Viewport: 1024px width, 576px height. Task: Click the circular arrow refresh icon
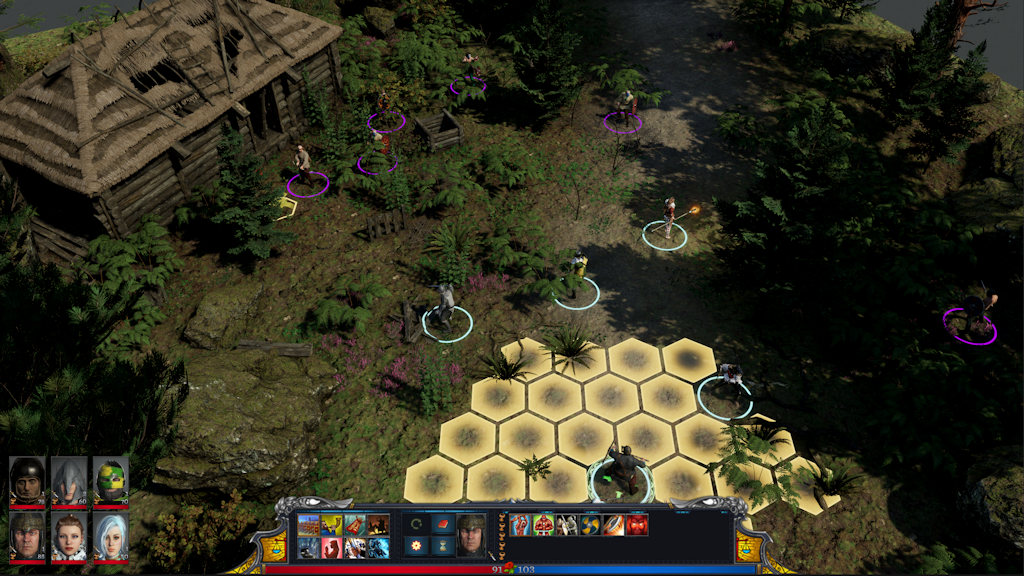tap(415, 524)
